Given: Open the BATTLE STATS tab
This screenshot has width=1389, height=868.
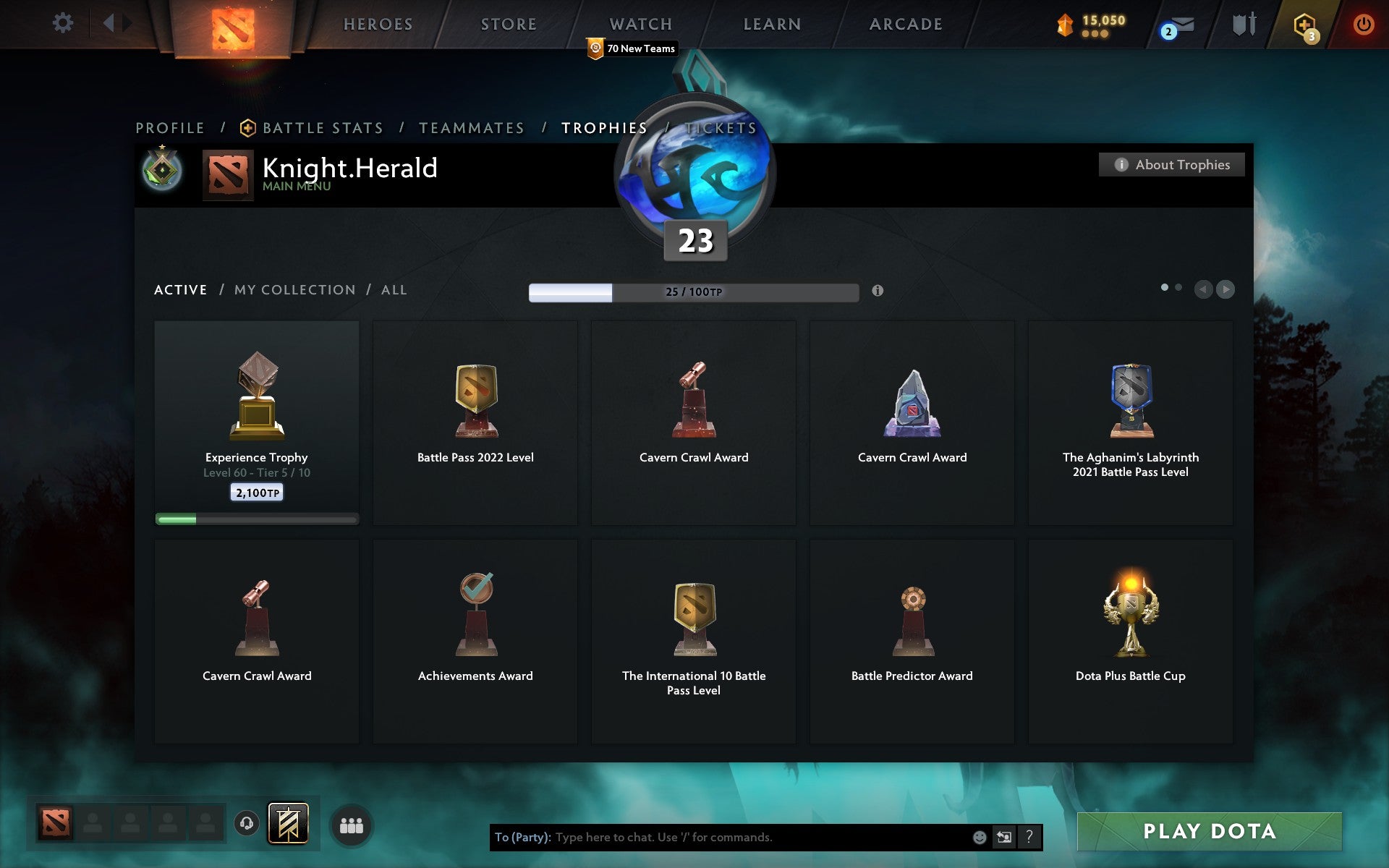Looking at the screenshot, I should coord(323,127).
